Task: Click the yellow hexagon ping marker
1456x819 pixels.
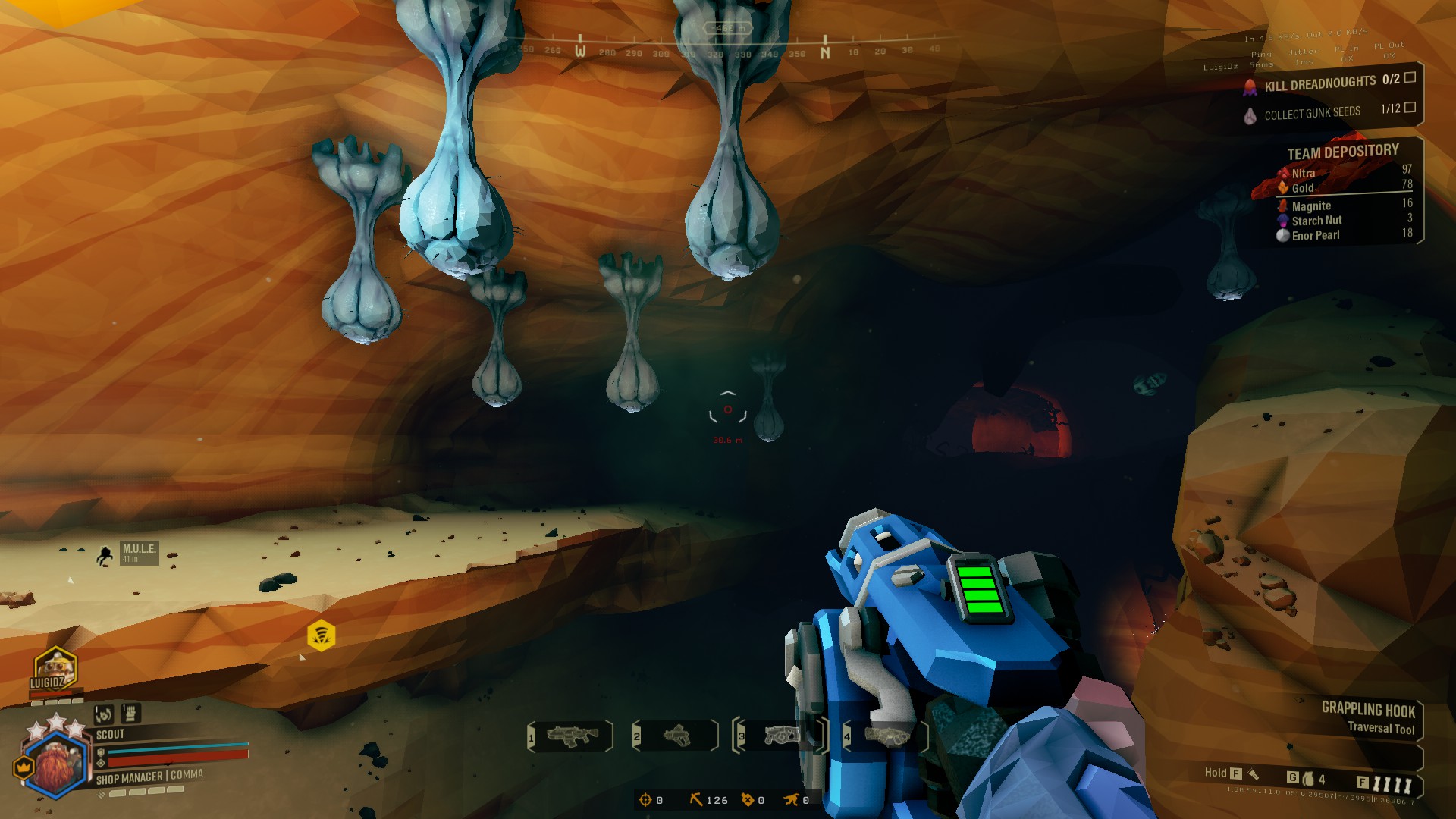Action: (x=322, y=635)
